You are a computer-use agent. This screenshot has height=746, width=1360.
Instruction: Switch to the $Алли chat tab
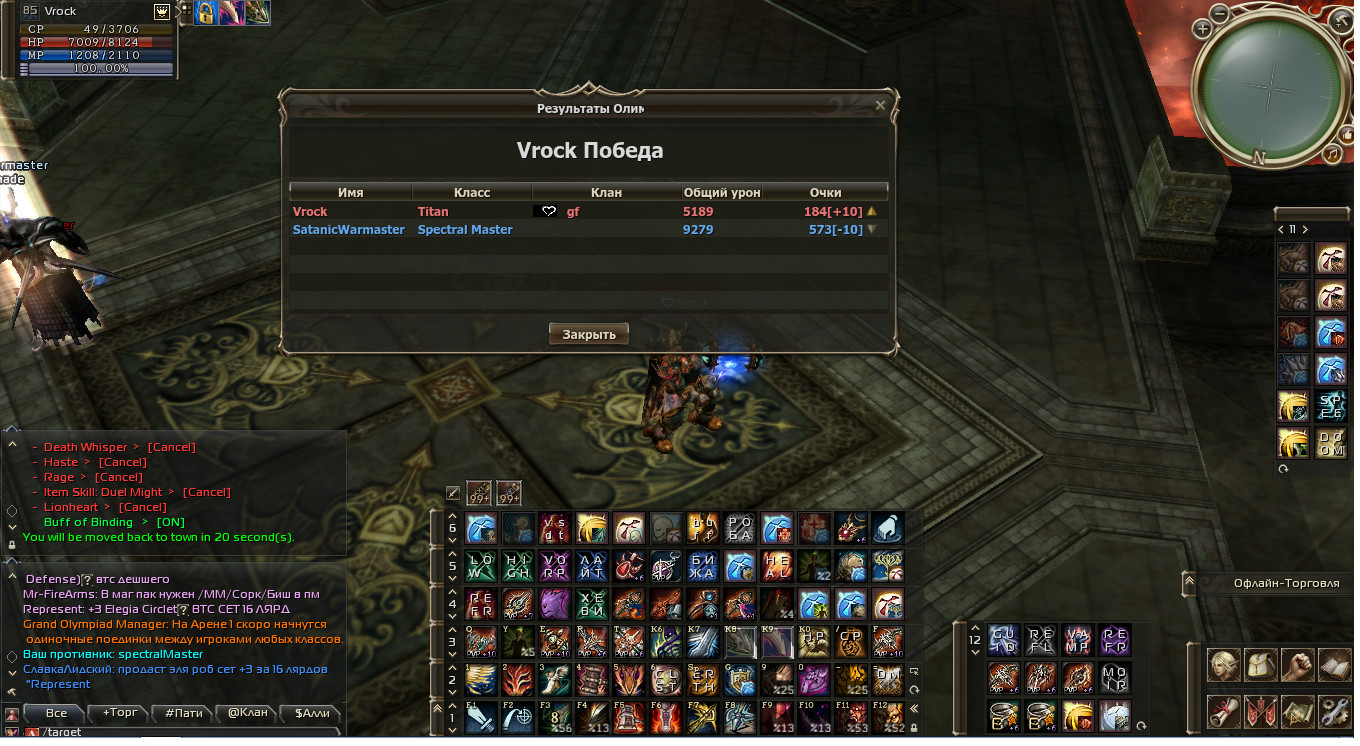311,713
